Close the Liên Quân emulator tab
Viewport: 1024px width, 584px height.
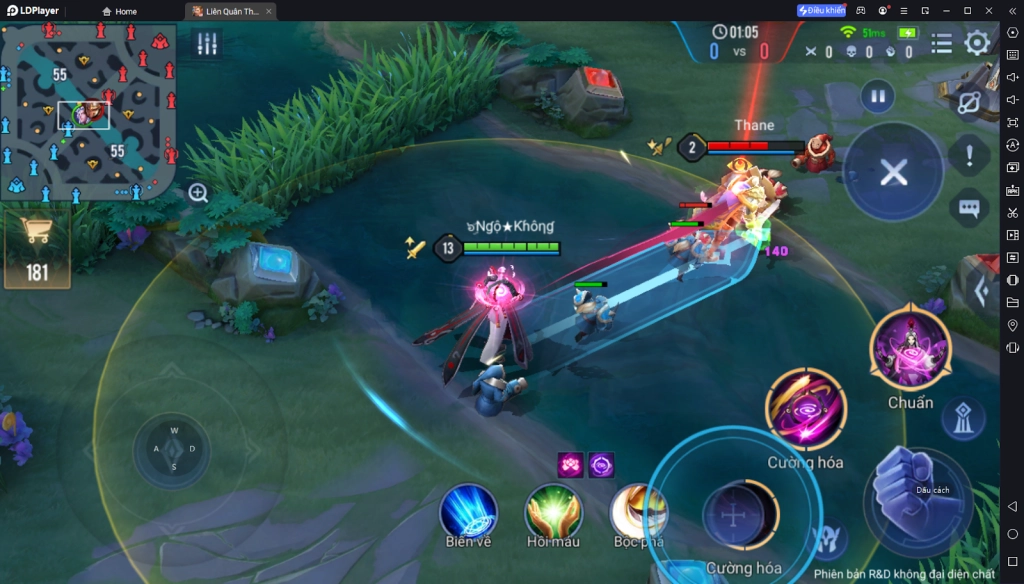coord(269,11)
